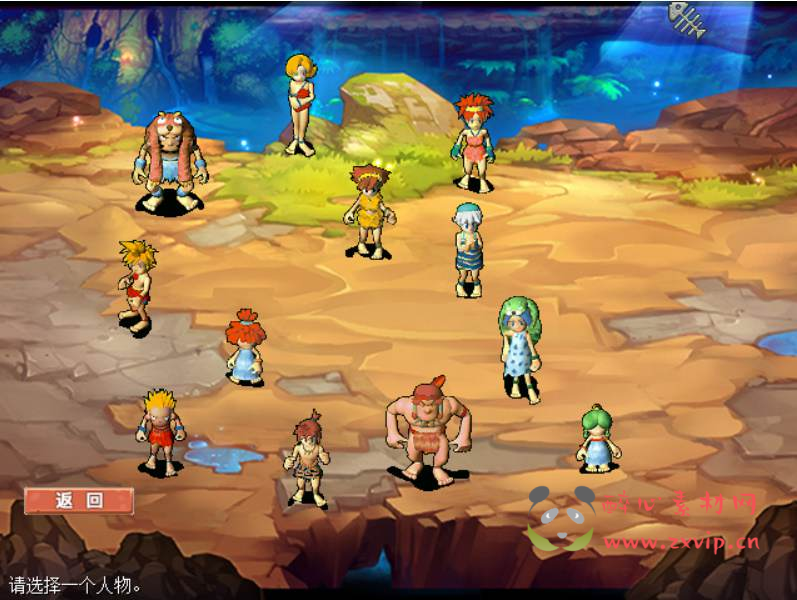The width and height of the screenshot is (797, 600).
Task: Choose the blonde woman in red bikini
Action: click(x=299, y=102)
